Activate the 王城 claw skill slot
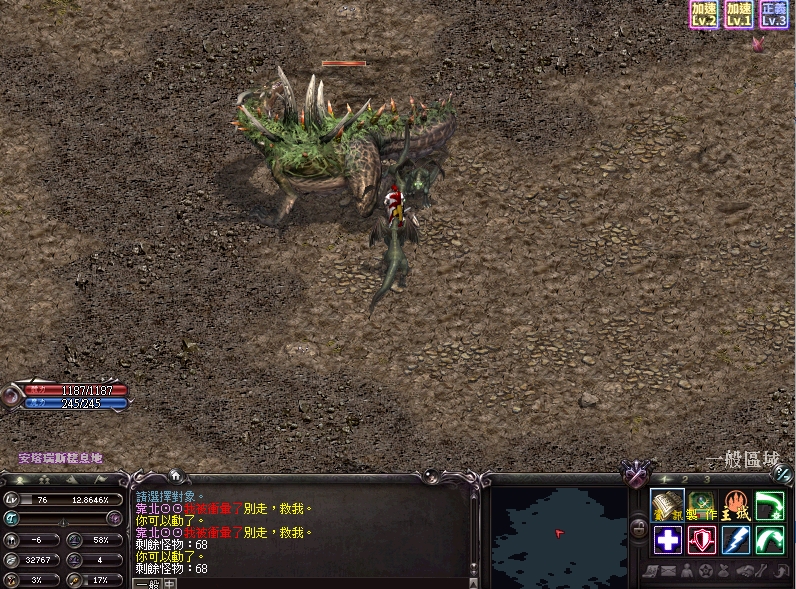The height and width of the screenshot is (589, 796). tap(736, 504)
